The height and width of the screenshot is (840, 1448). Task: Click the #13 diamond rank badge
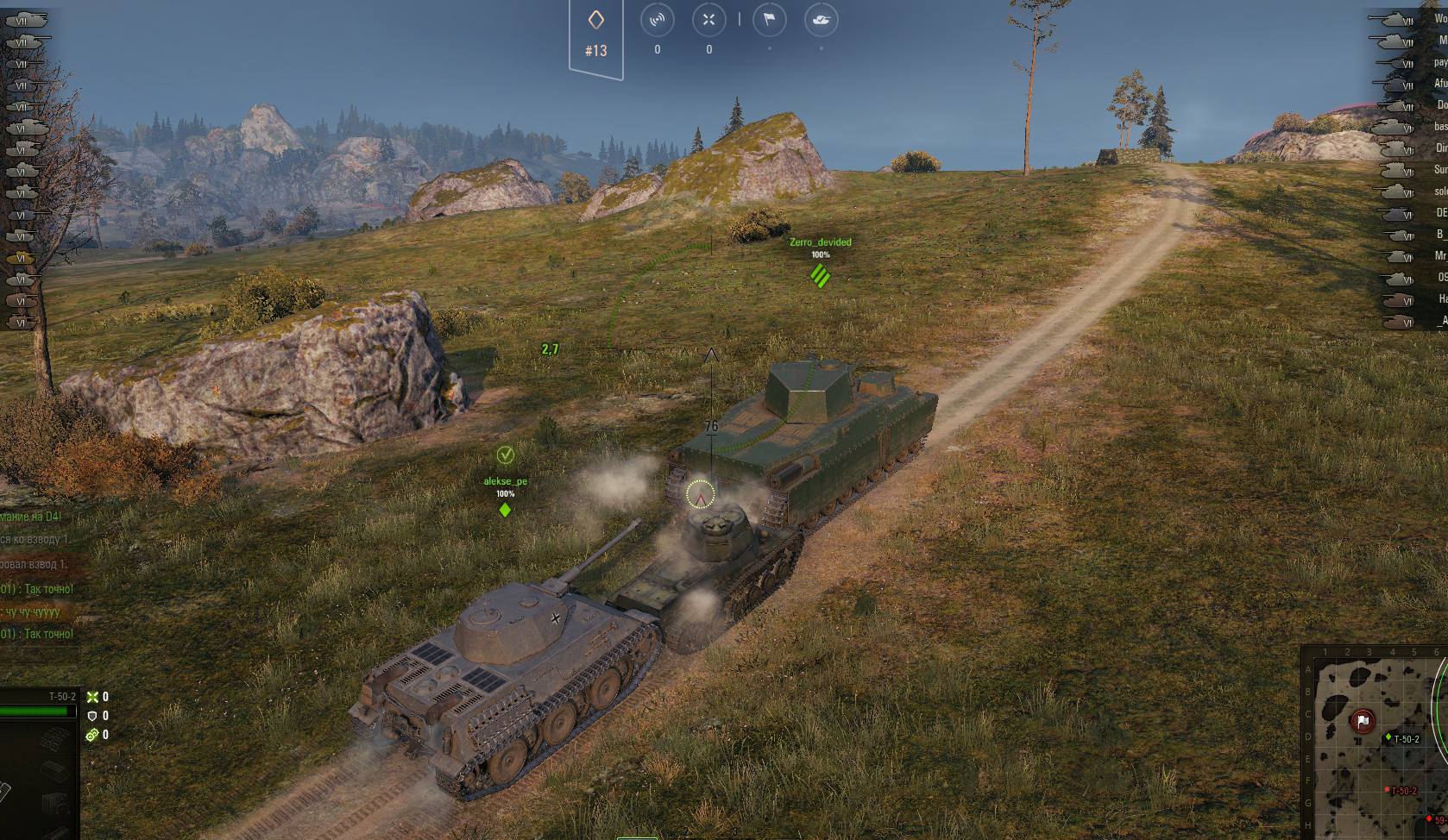click(596, 34)
